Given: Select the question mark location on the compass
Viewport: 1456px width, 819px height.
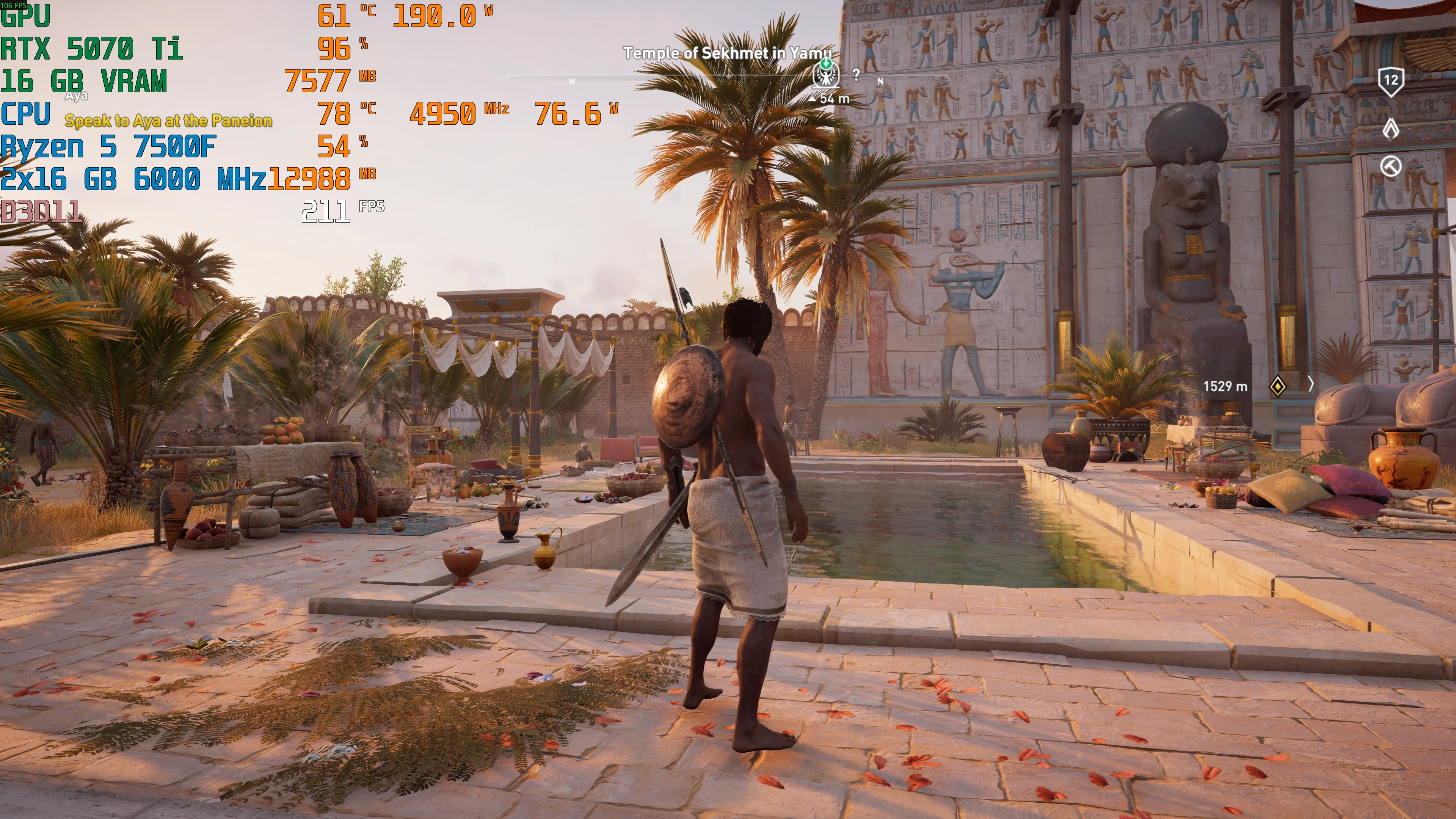Looking at the screenshot, I should tap(856, 75).
